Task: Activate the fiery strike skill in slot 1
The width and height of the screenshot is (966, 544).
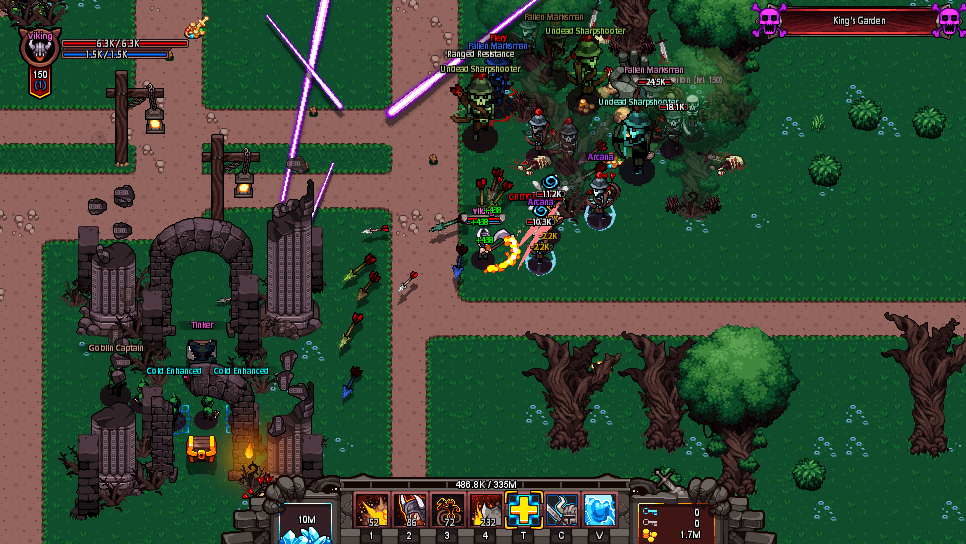Action: 373,510
